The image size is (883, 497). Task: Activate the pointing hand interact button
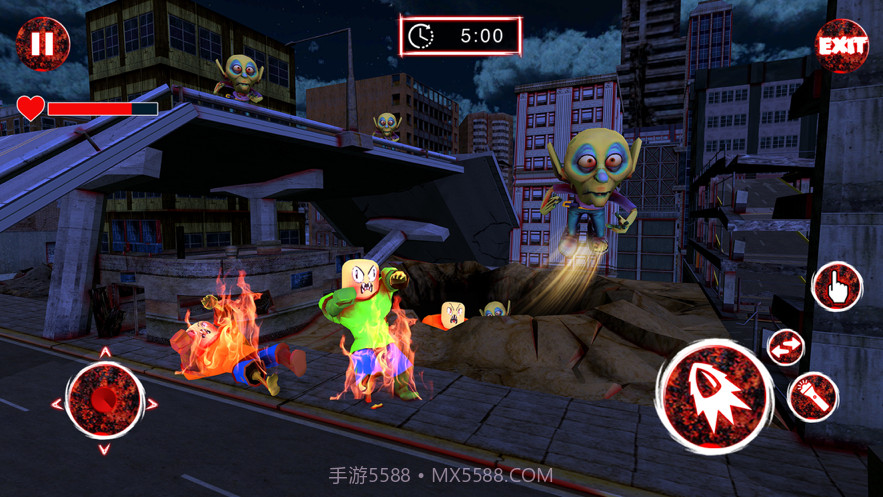coord(836,287)
